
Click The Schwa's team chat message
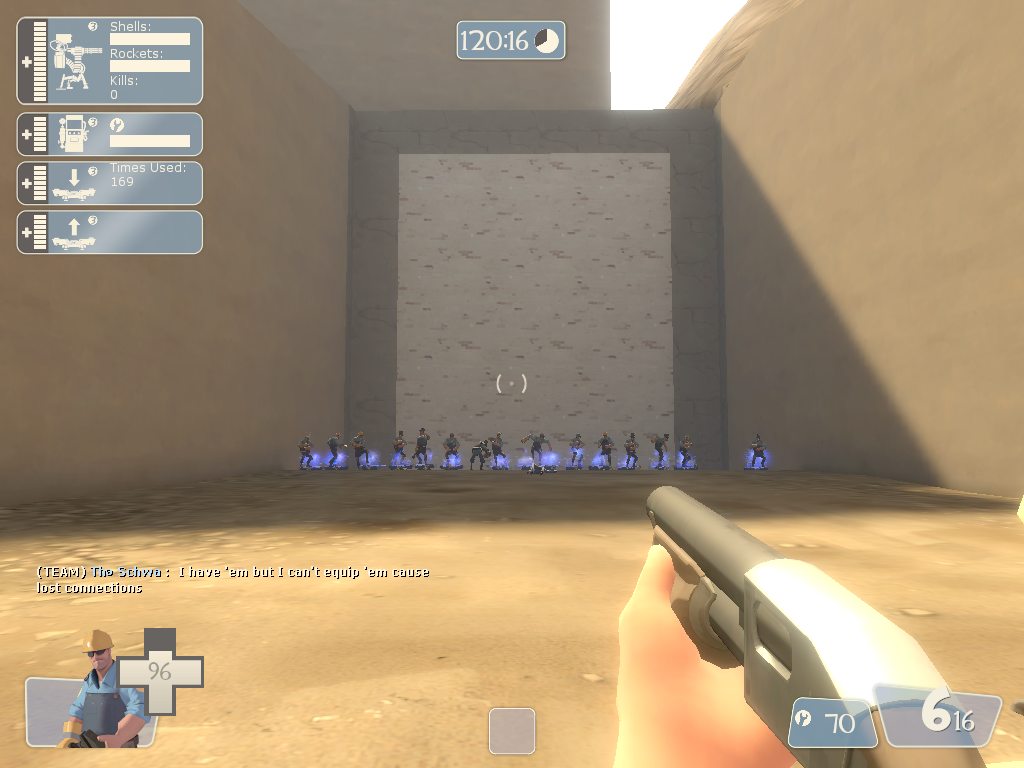233,580
